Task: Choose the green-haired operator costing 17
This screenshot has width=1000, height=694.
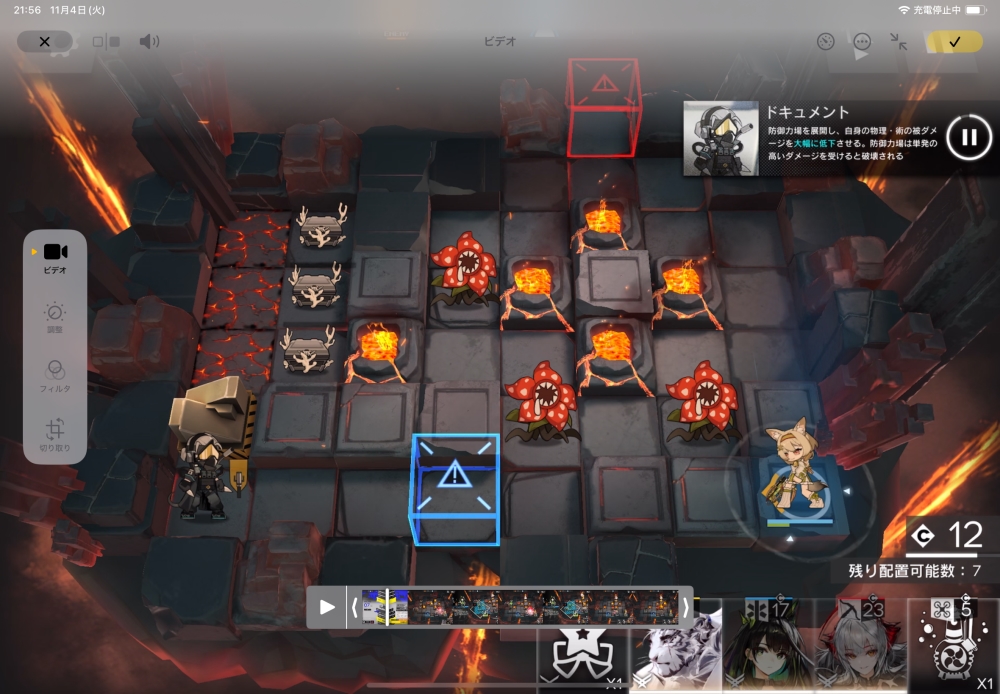Action: tap(769, 646)
